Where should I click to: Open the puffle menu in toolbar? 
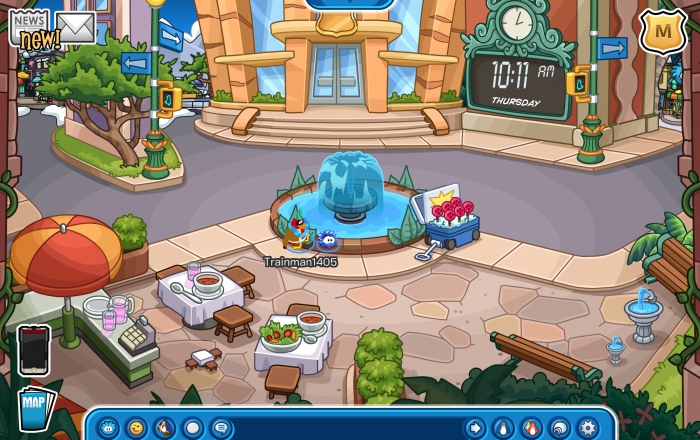click(x=108, y=427)
